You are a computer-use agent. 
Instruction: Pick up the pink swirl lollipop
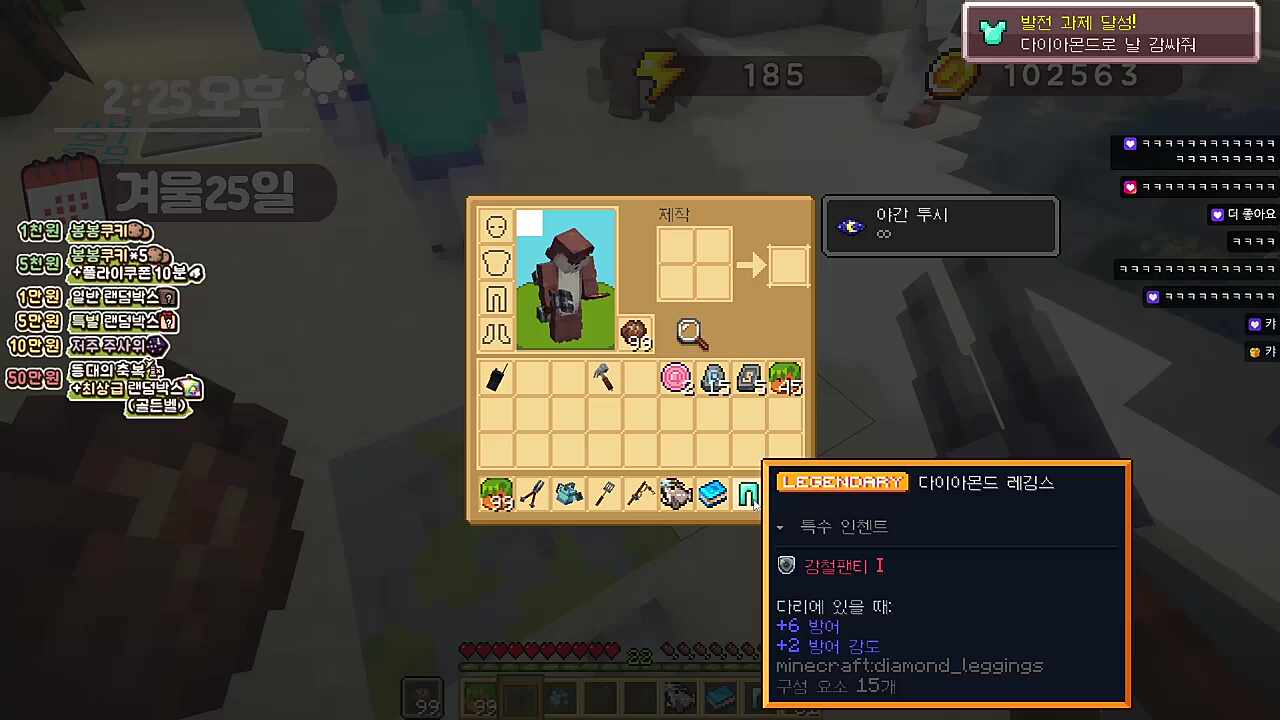(x=676, y=378)
